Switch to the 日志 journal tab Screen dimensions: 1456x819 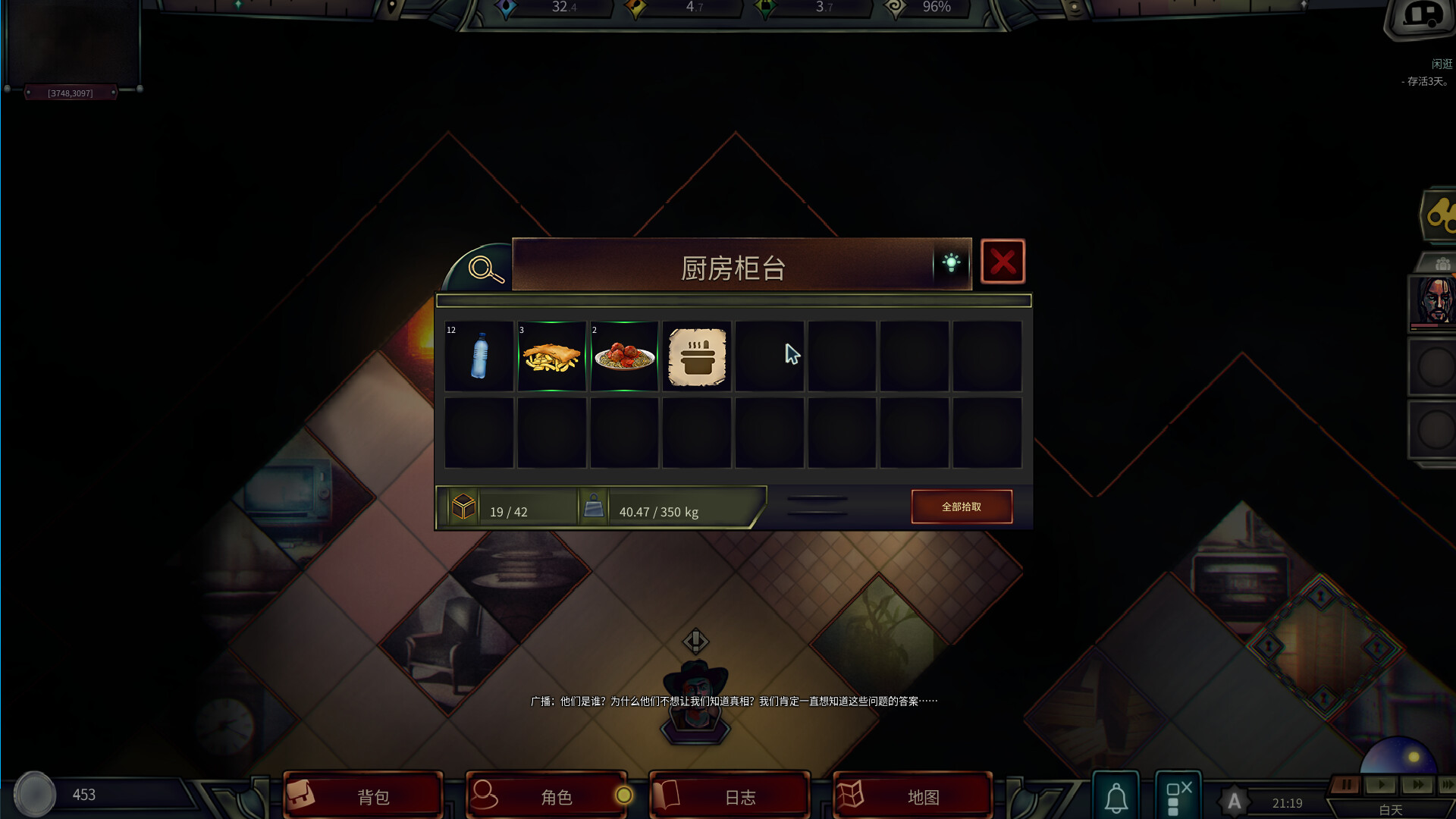click(729, 795)
